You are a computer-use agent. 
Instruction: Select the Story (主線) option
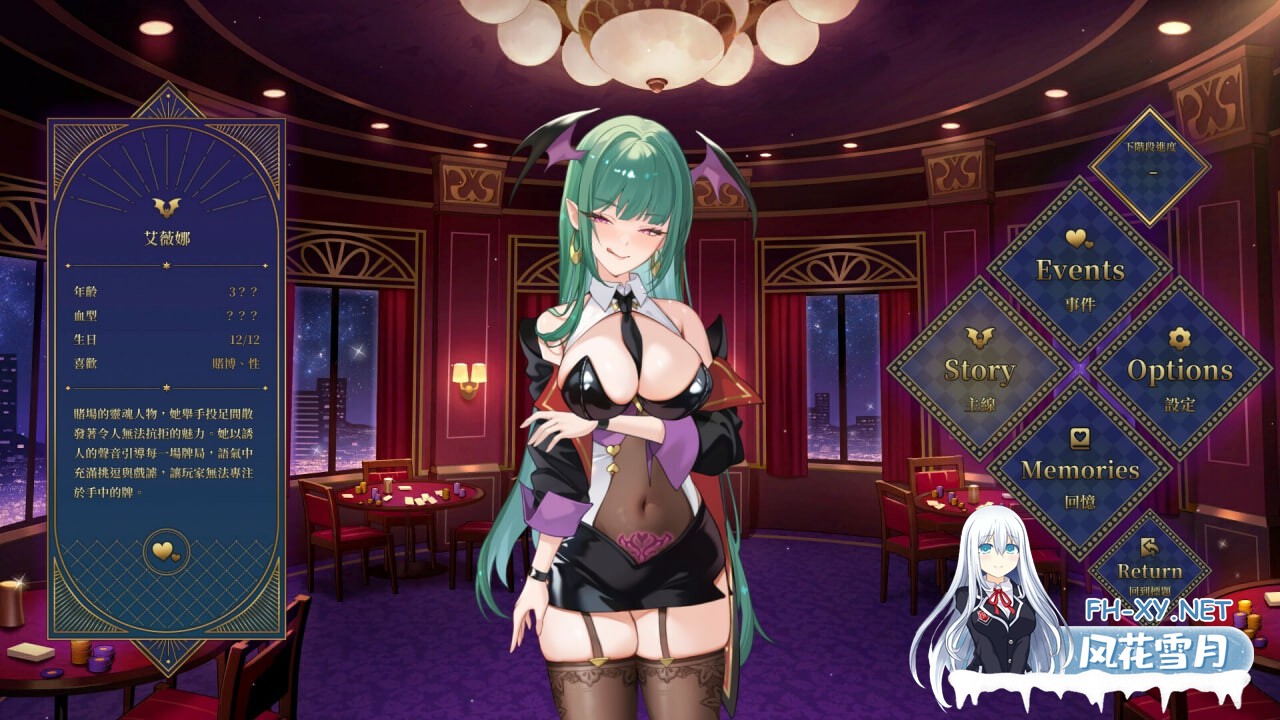(x=979, y=370)
